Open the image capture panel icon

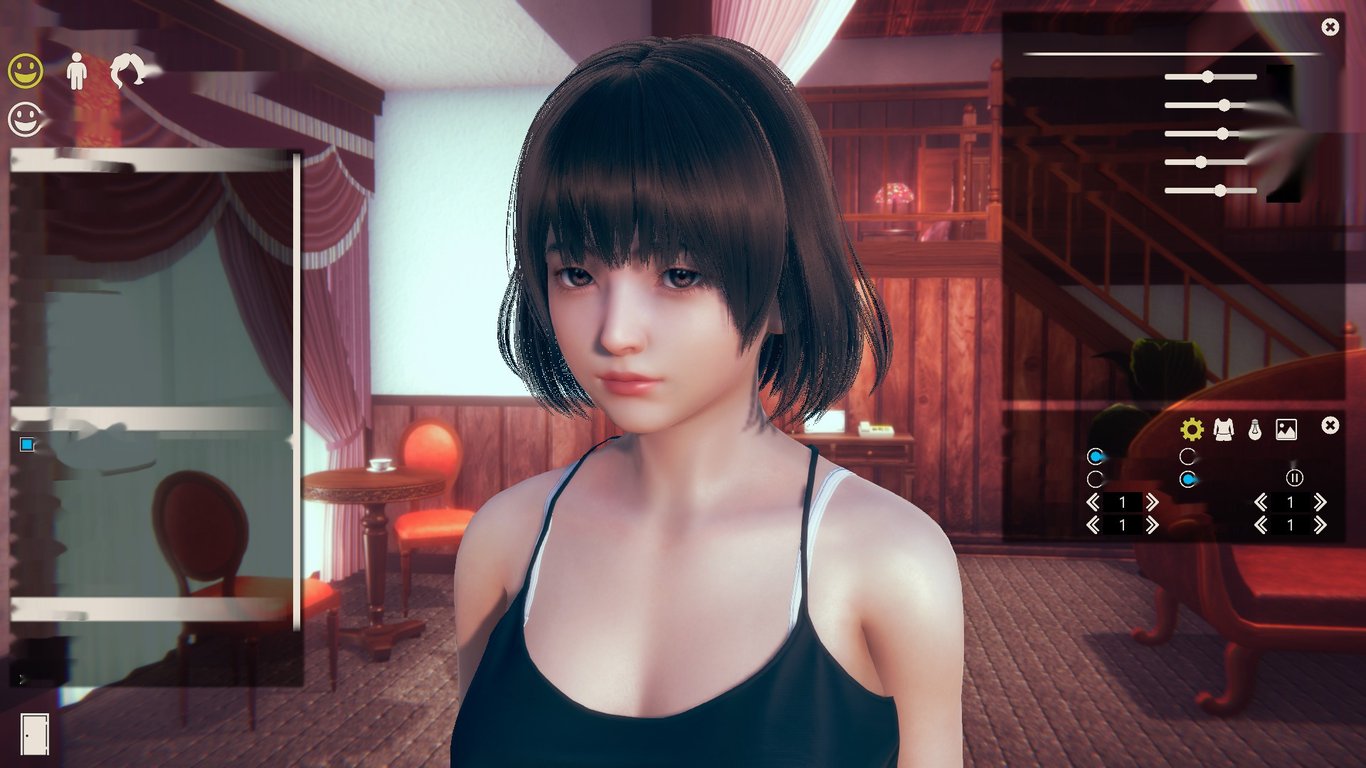[x=1286, y=429]
